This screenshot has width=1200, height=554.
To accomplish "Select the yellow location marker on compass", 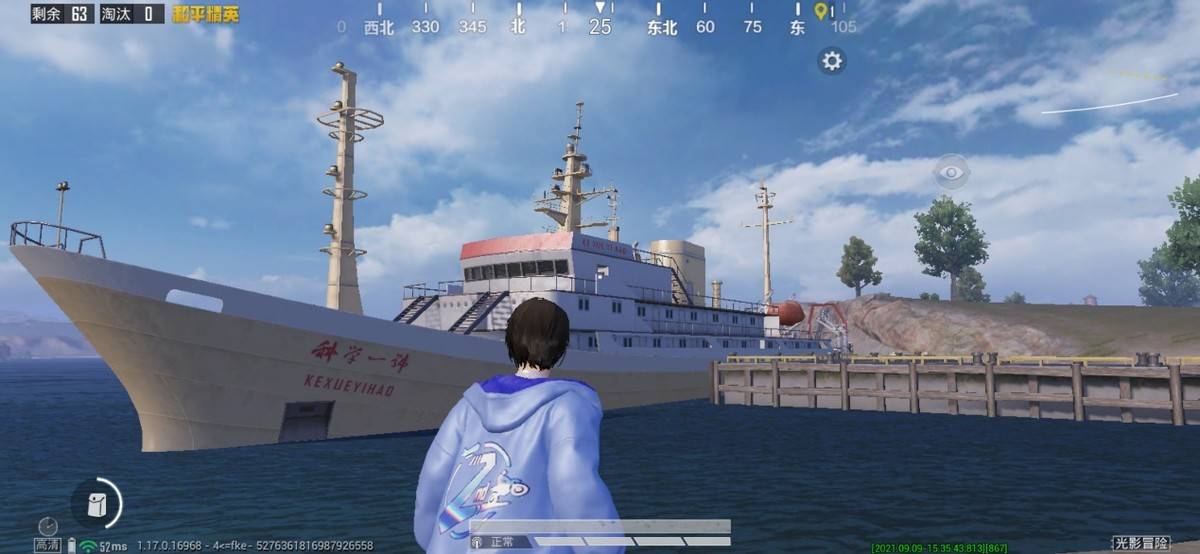I will point(821,11).
